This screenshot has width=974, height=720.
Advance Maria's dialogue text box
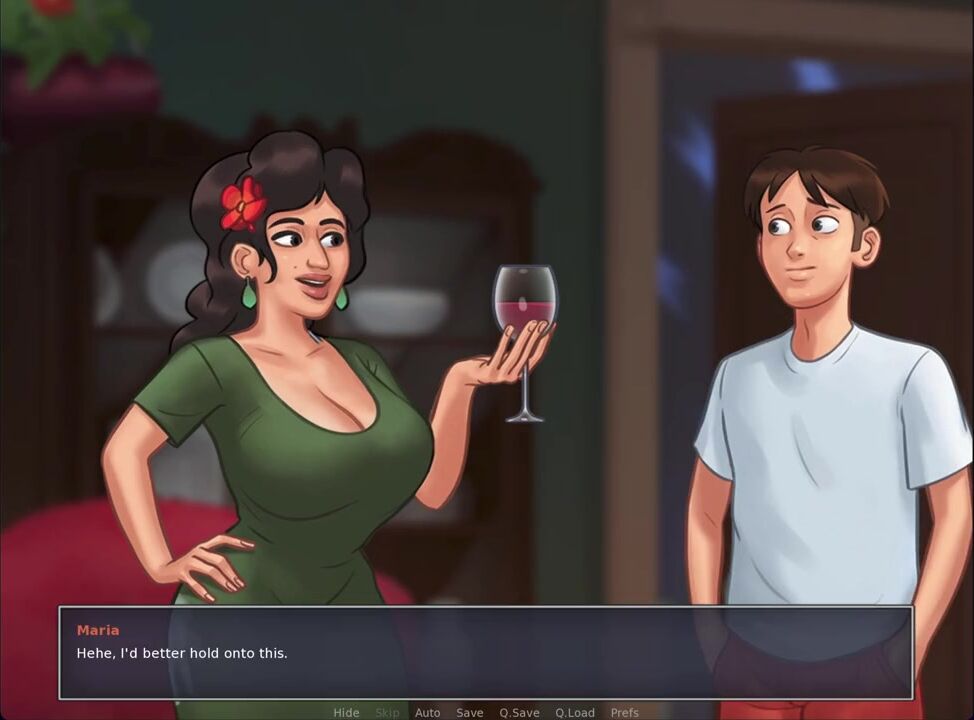tap(485, 653)
